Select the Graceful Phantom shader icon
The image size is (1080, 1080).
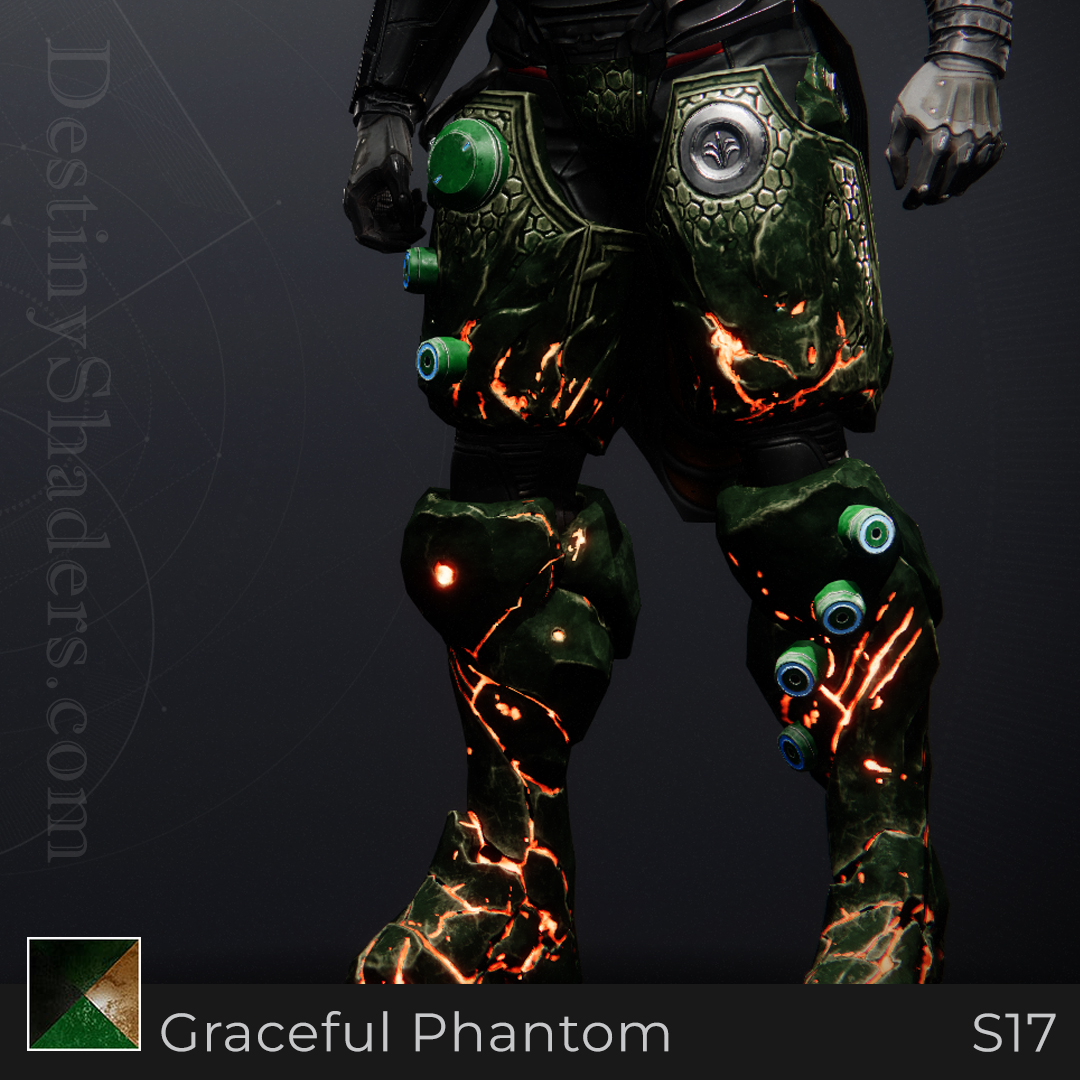[84, 994]
